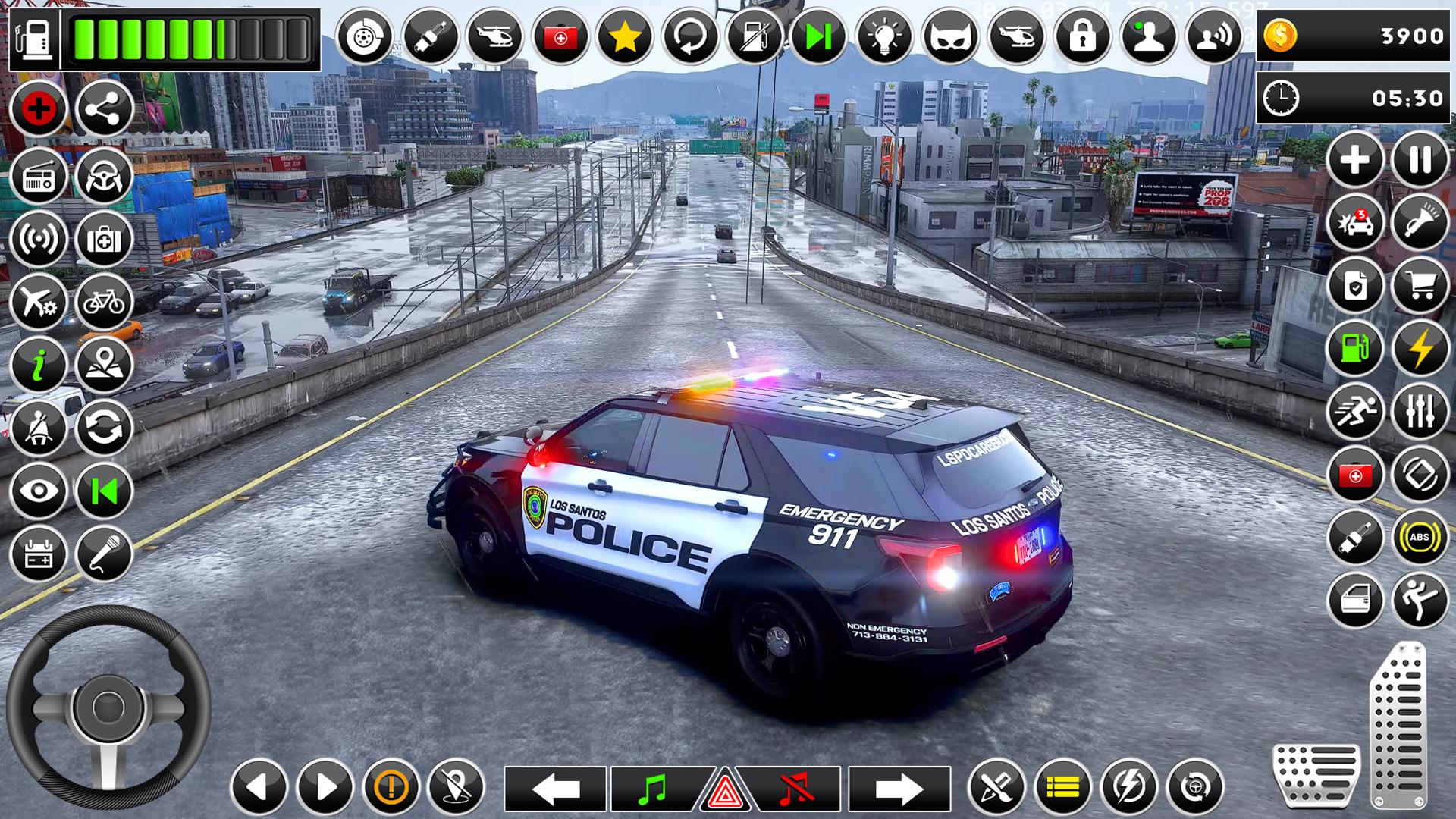Image resolution: width=1456 pixels, height=819 pixels.
Task: Select the padlock icon
Action: (1082, 36)
